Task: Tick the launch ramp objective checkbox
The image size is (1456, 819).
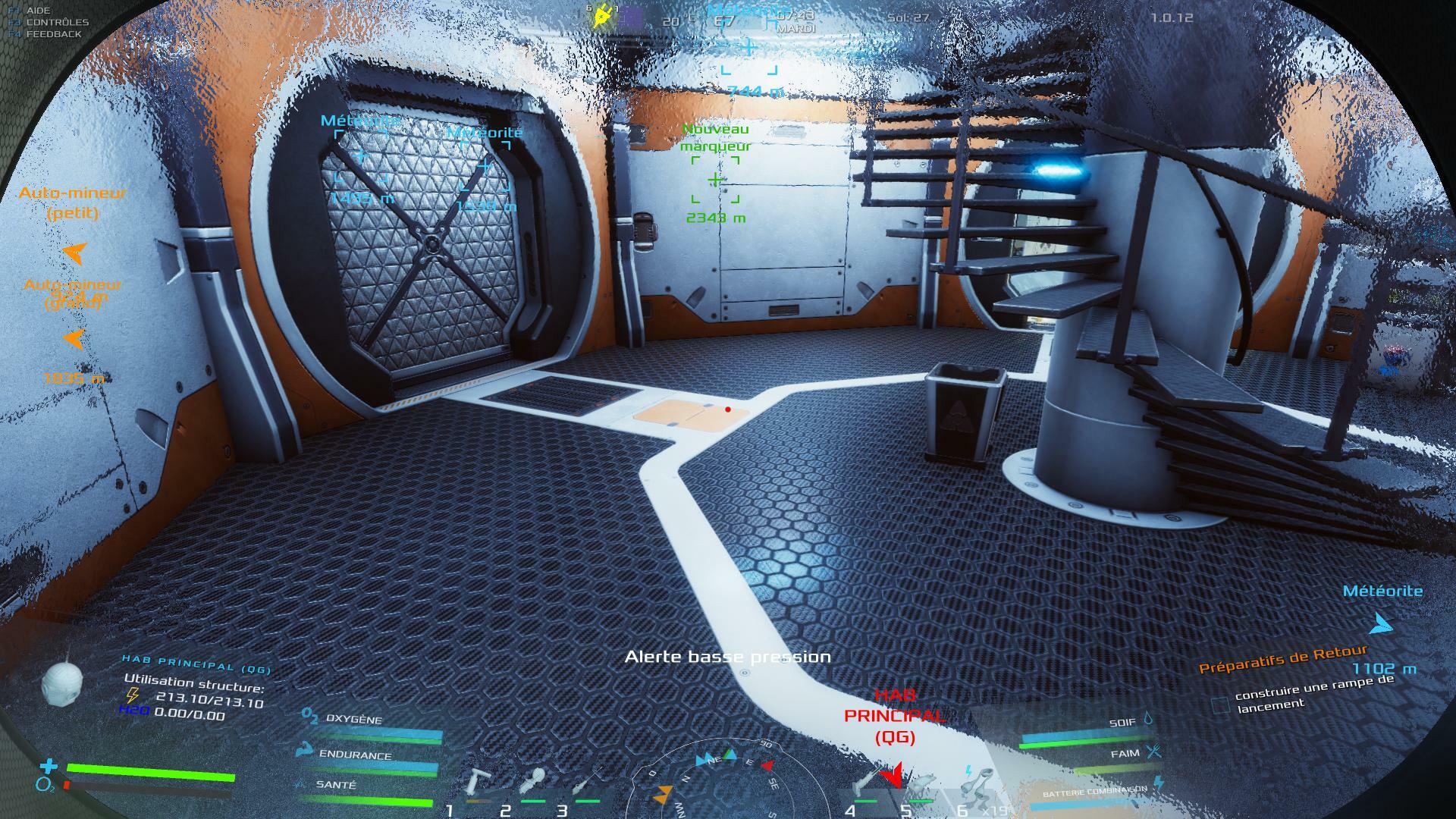Action: [1220, 705]
